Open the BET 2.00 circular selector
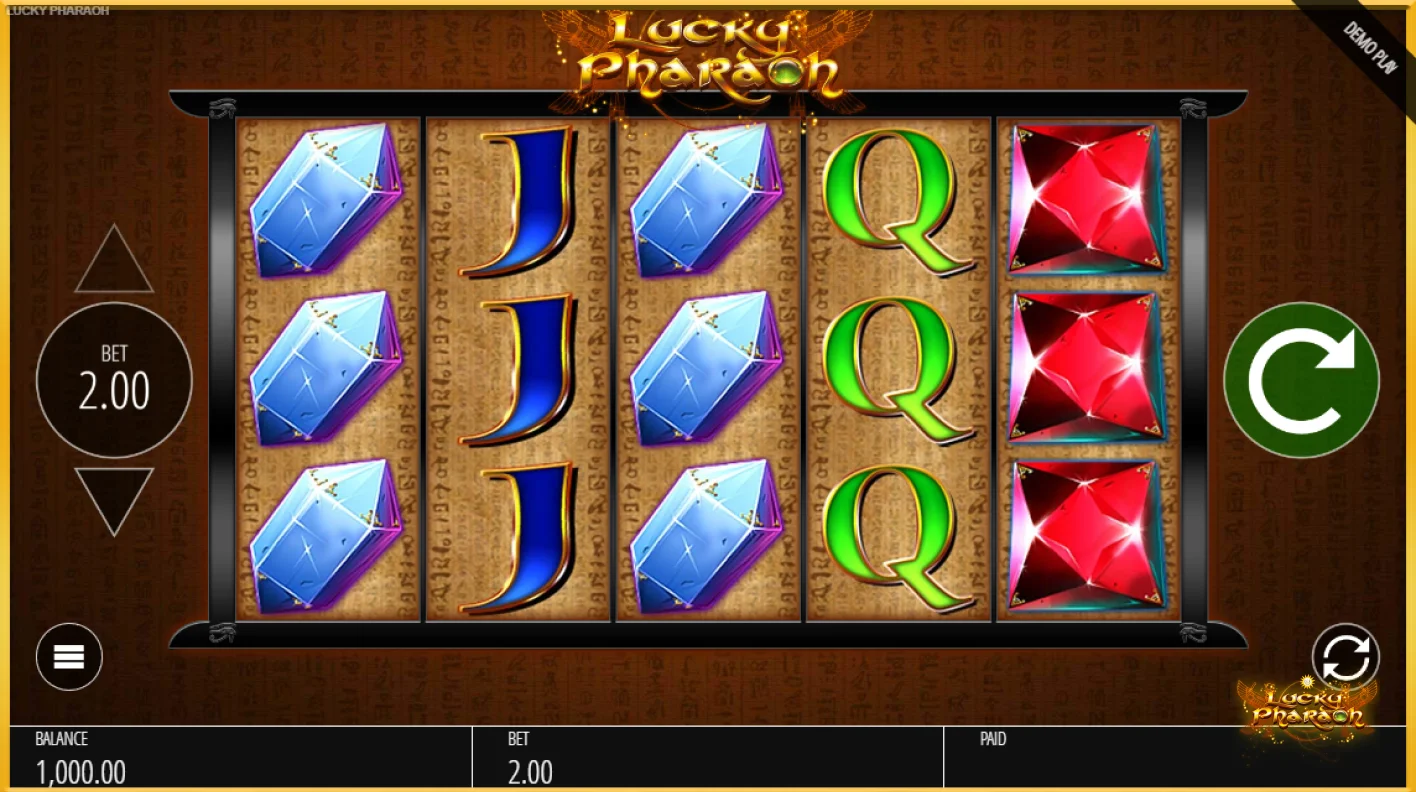The image size is (1416, 792). coord(113,380)
